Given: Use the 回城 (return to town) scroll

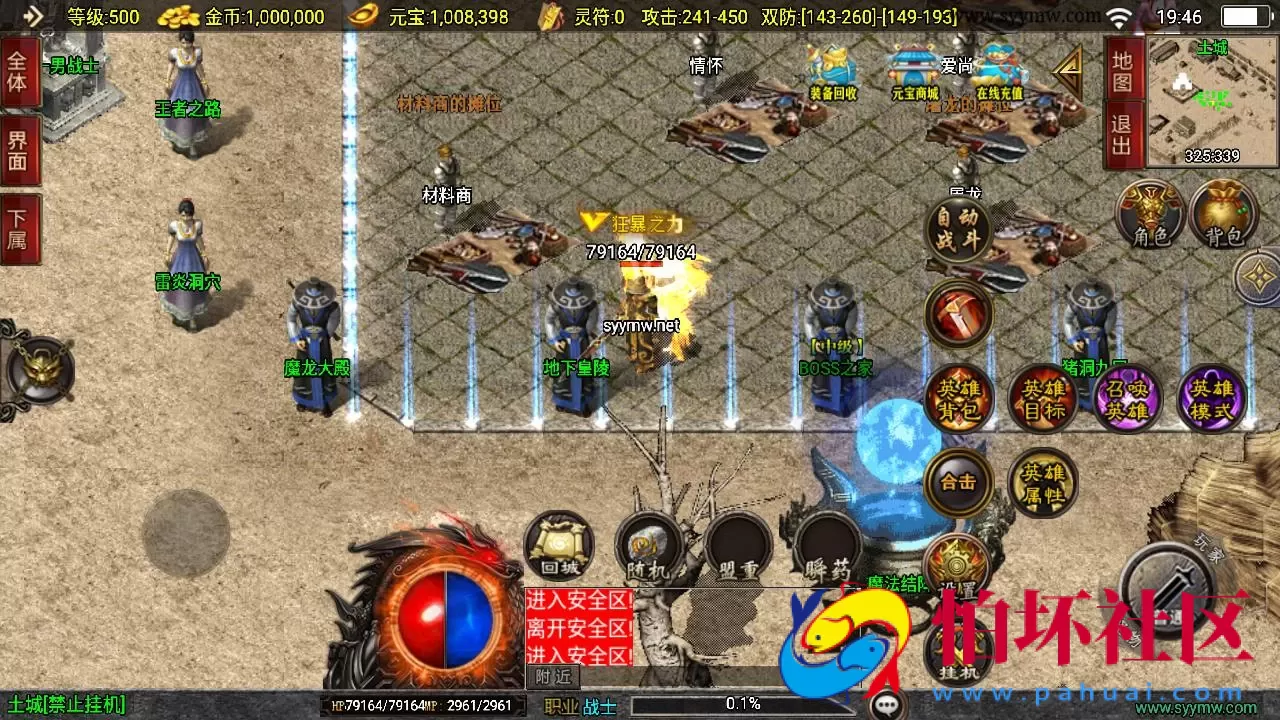Looking at the screenshot, I should pyautogui.click(x=557, y=545).
